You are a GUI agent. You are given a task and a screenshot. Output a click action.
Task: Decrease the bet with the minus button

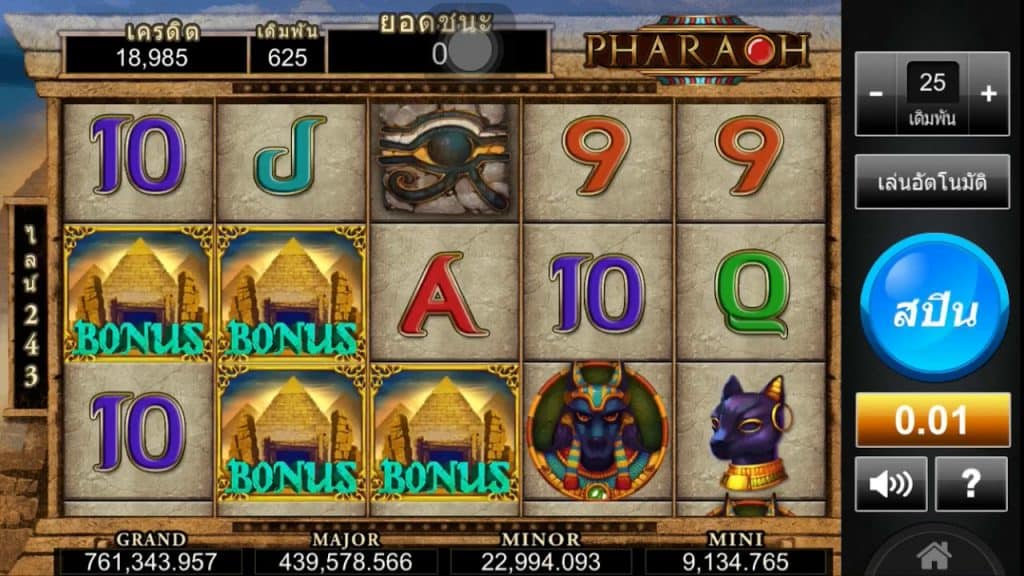point(877,94)
